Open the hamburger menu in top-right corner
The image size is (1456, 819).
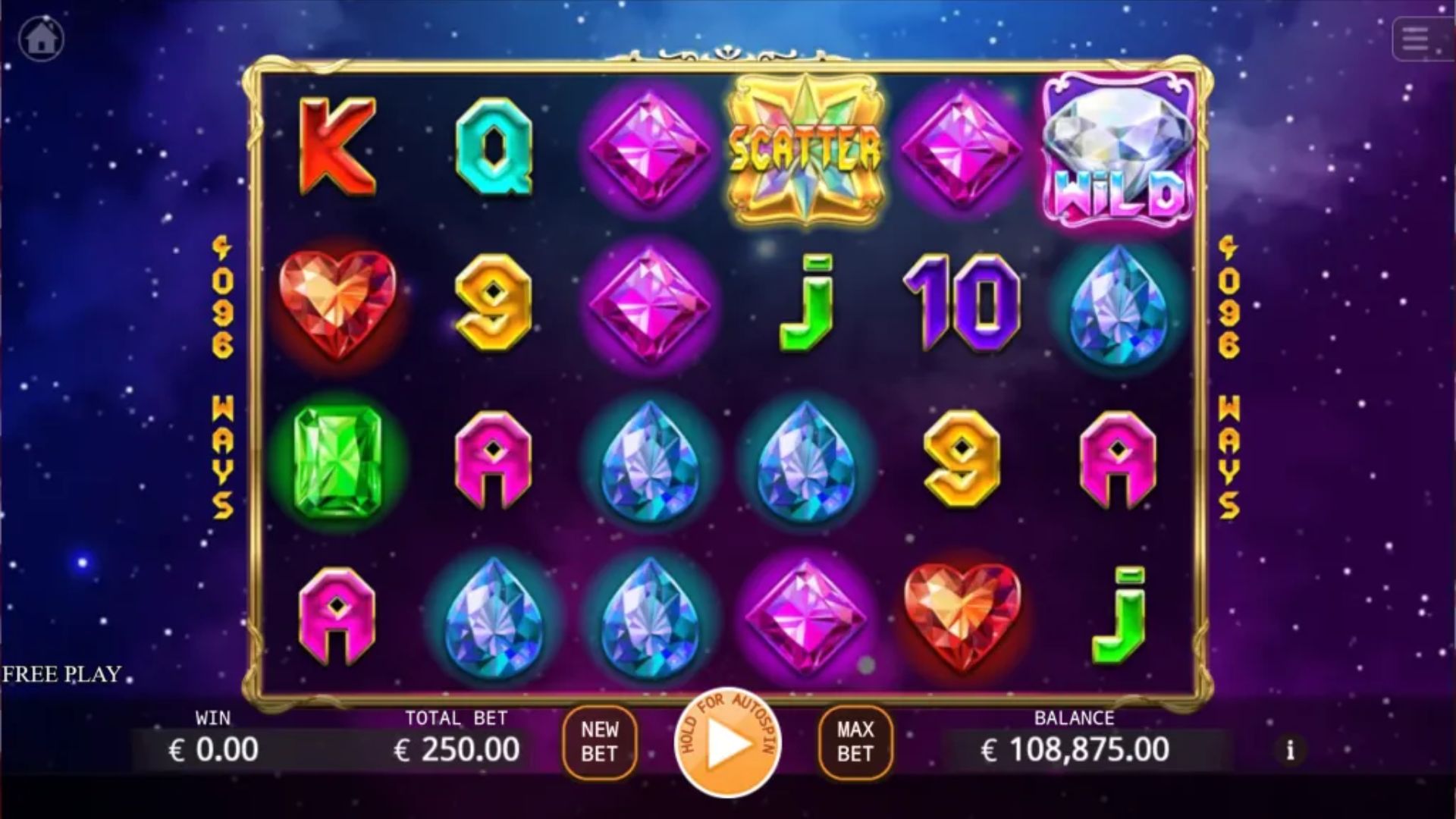[x=1415, y=38]
